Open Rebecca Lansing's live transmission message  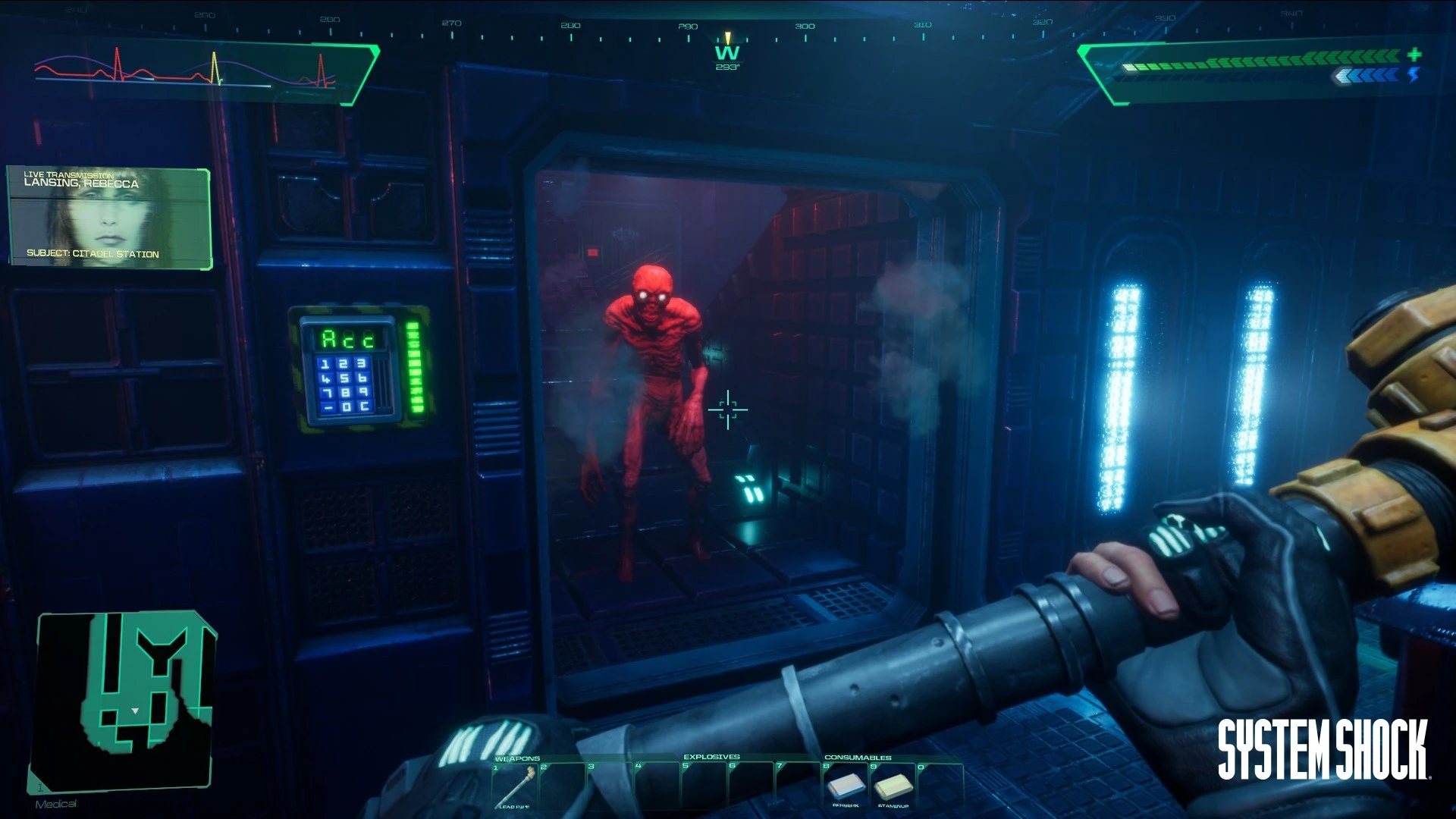(109, 218)
